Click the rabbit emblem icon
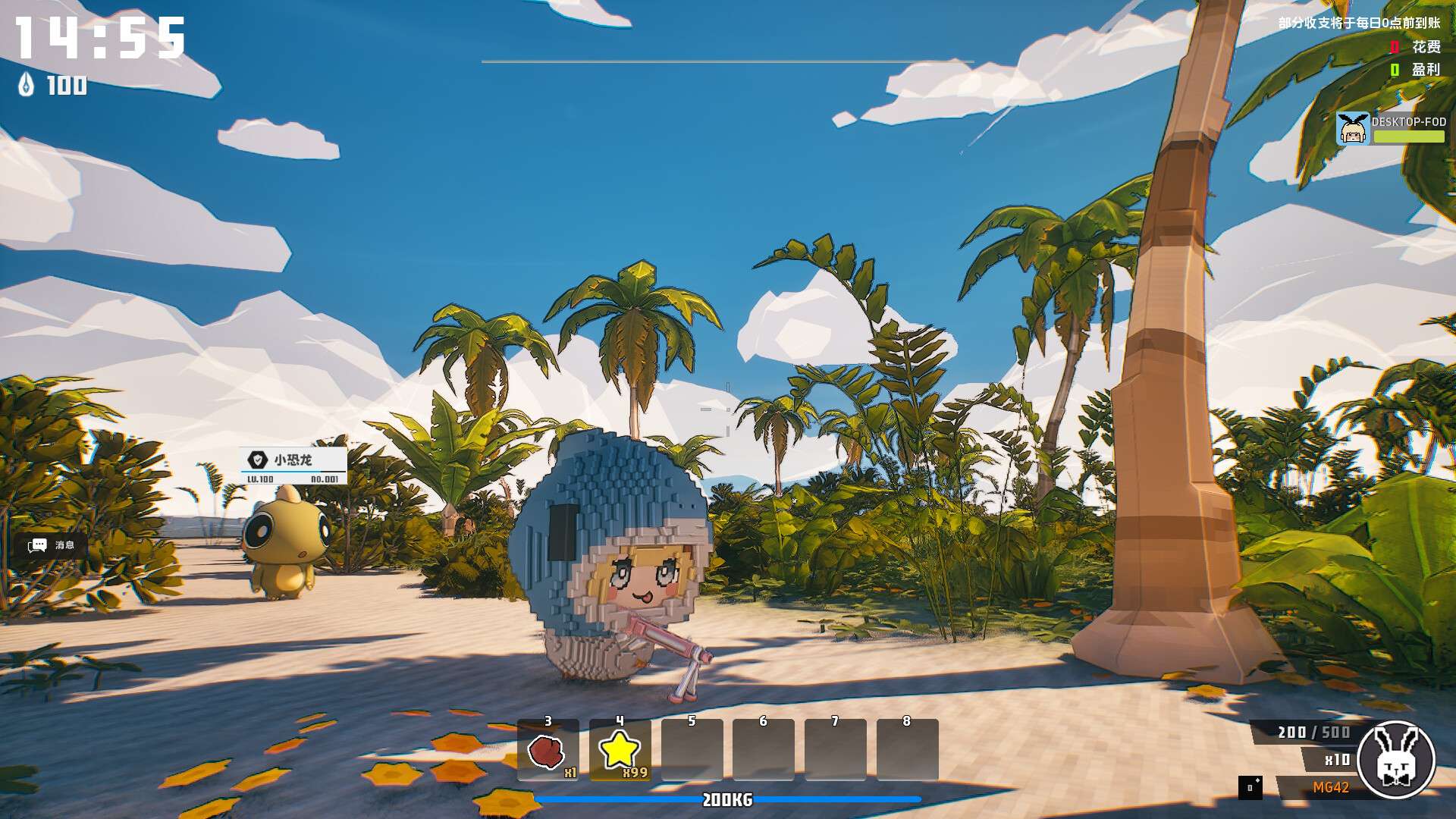This screenshot has width=1456, height=819. (x=1396, y=758)
